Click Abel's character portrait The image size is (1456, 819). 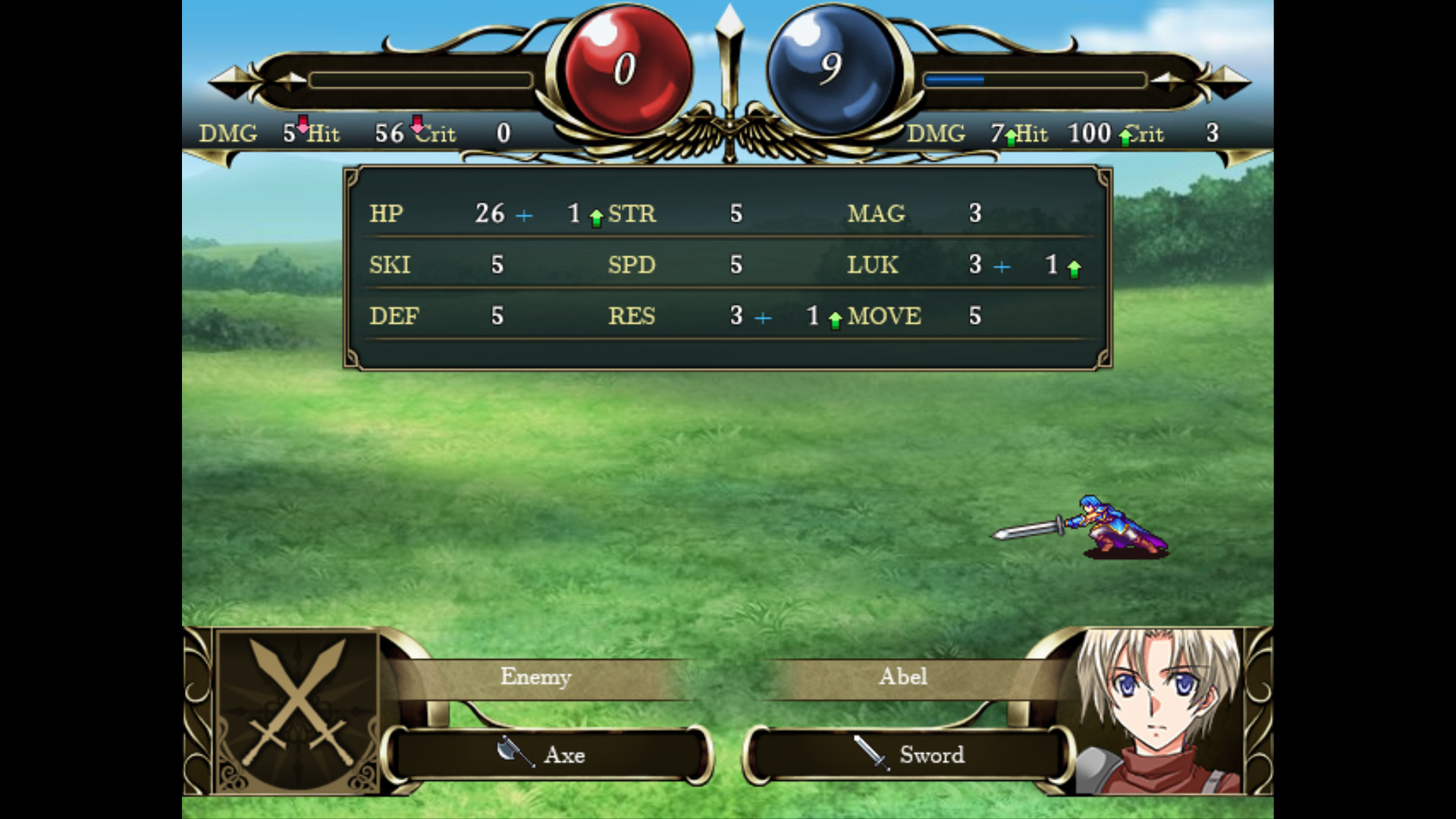coord(1160,711)
